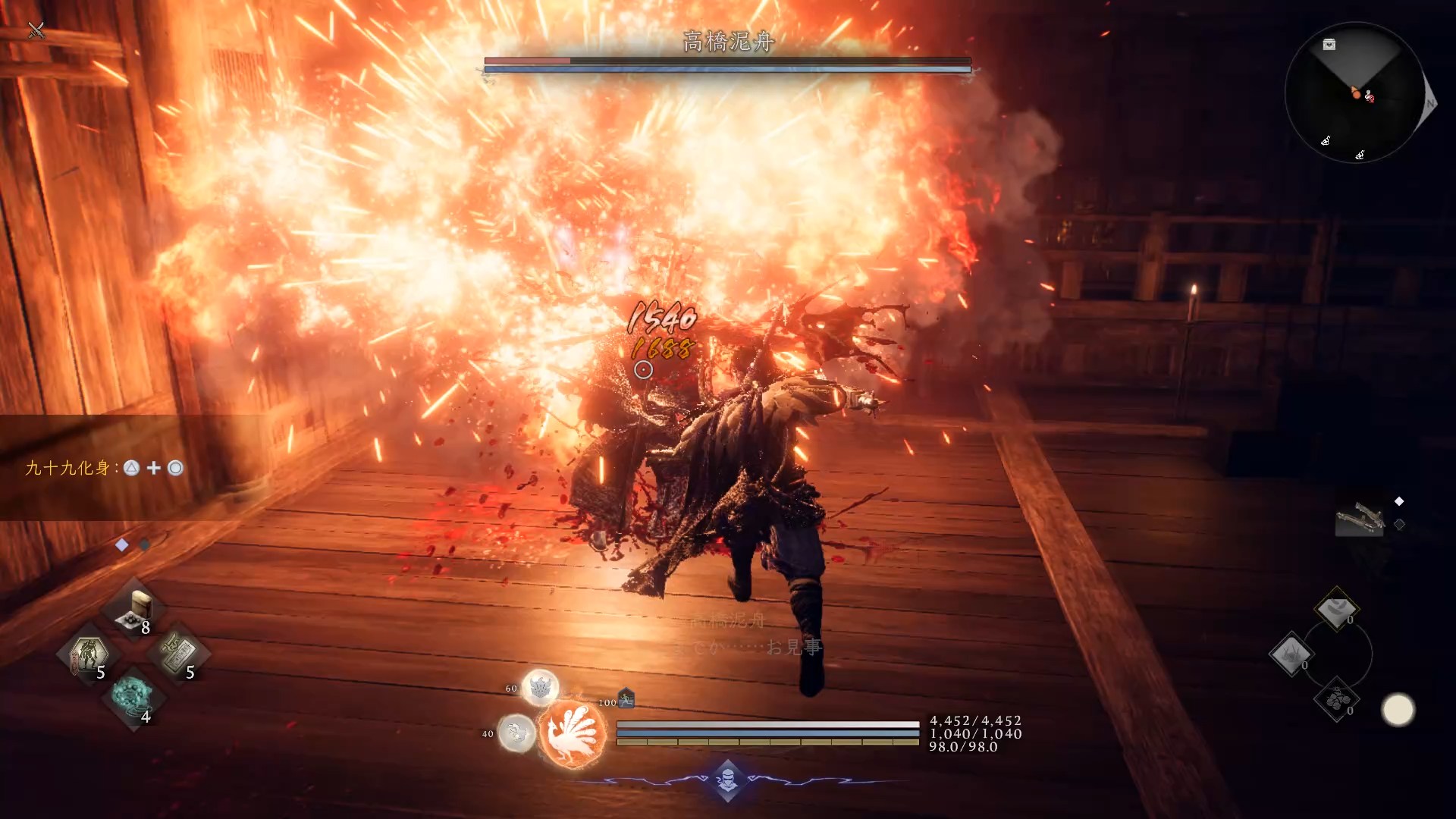Select the caltrops shortcut slot
Viewport: 1456px width, 819px height.
[1290, 654]
